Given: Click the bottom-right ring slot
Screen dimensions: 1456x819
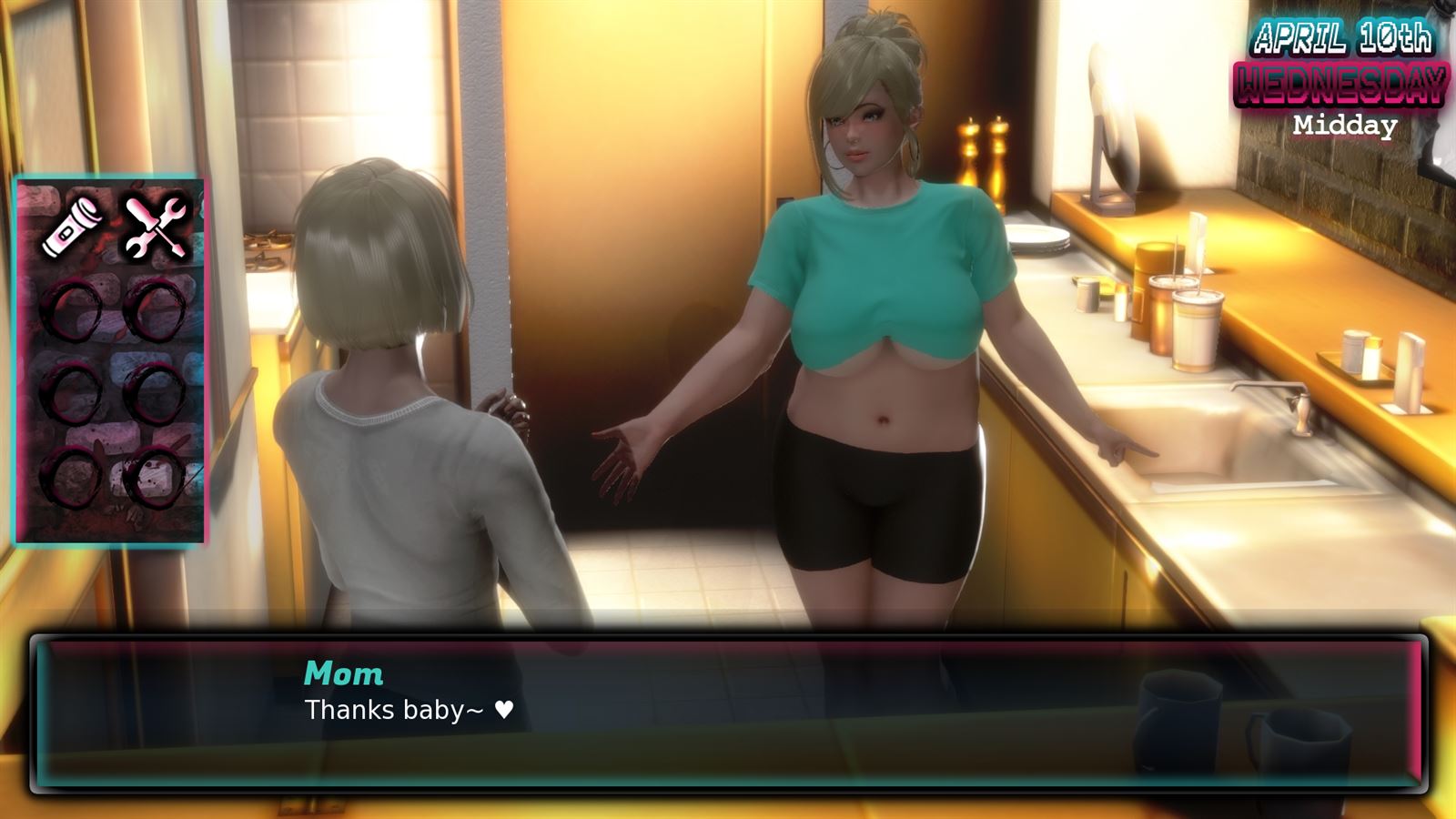Looking at the screenshot, I should click(153, 478).
